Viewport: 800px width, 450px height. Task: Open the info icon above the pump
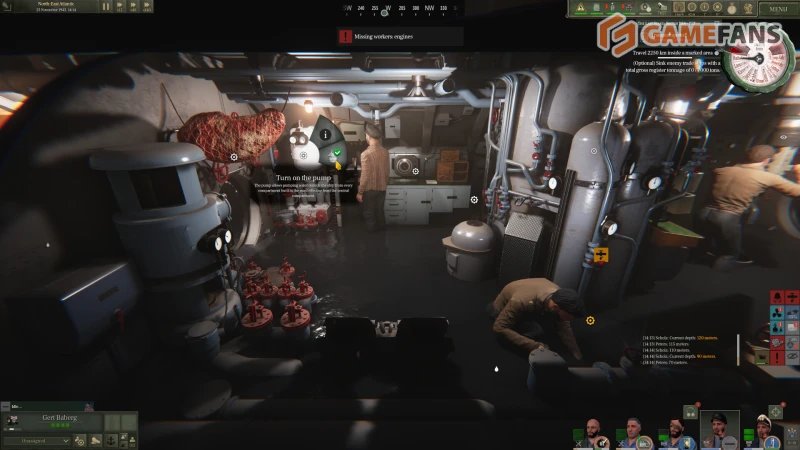coord(325,135)
